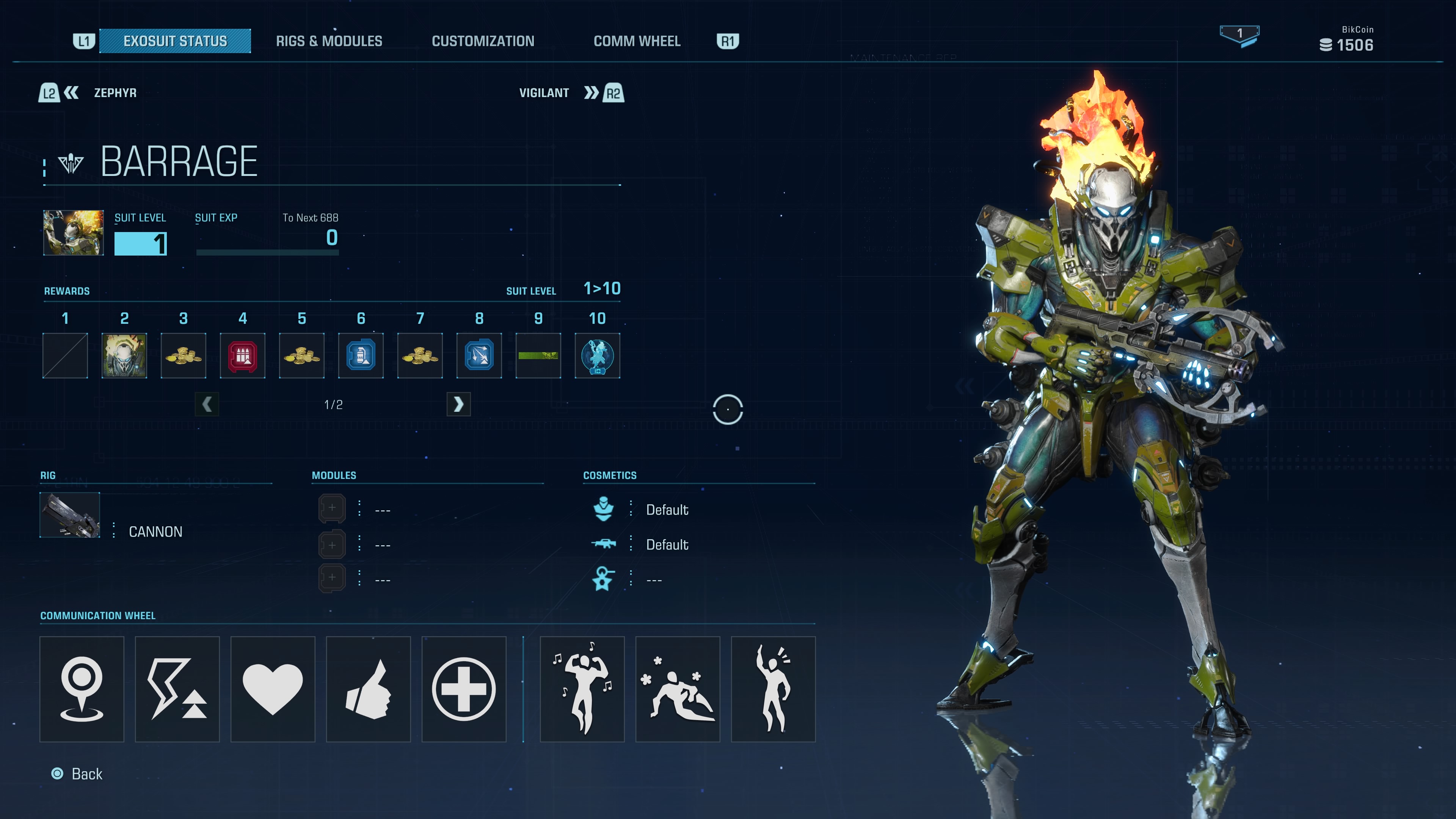The width and height of the screenshot is (1456, 819).
Task: Select the medical cross communication slot
Action: 463,689
